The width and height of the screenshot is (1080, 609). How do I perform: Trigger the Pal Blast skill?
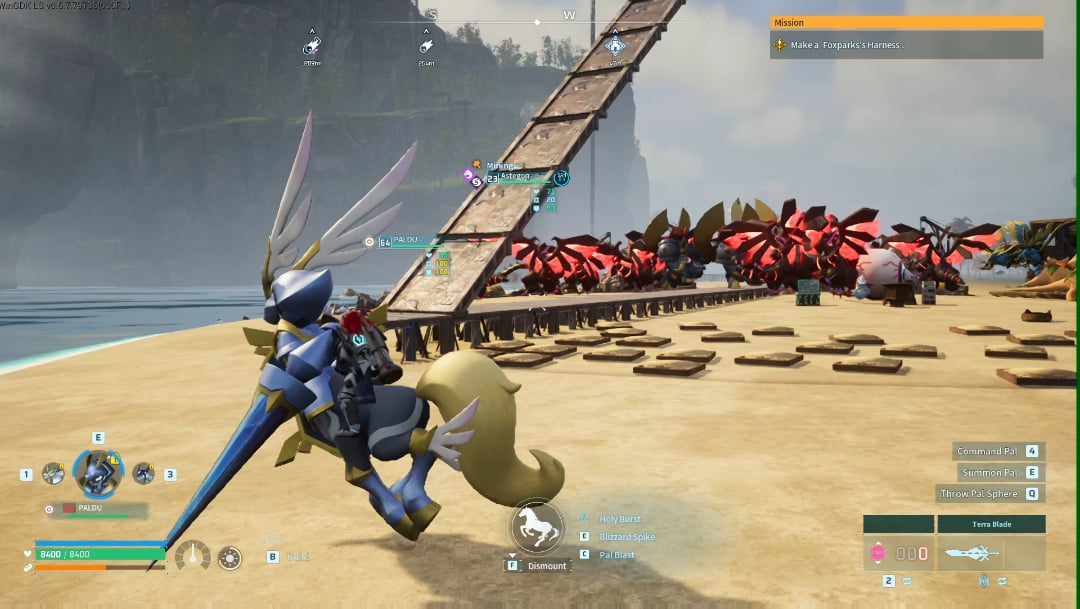tap(616, 555)
